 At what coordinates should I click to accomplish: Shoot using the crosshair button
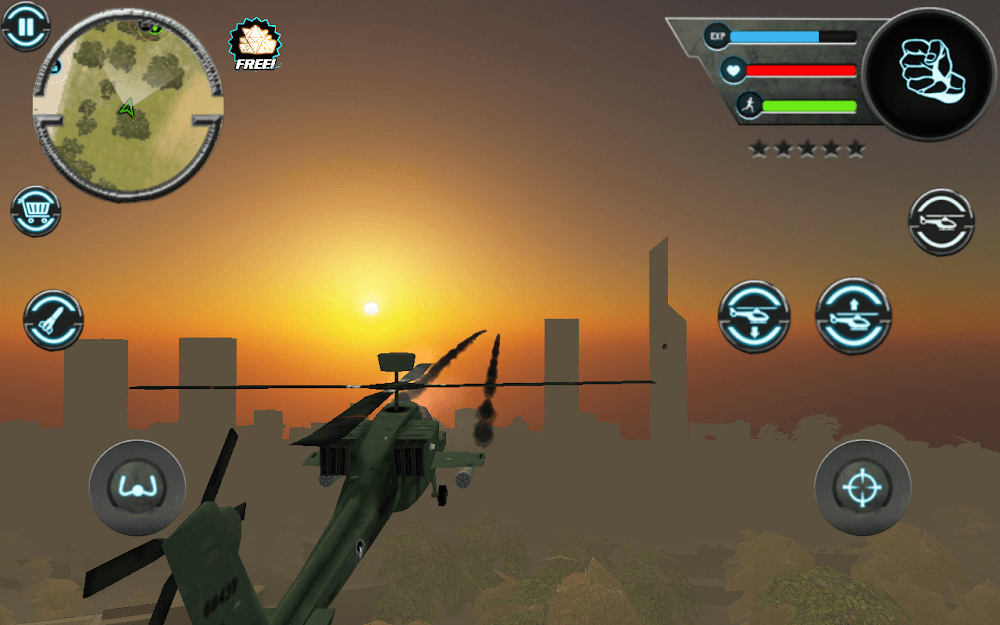coord(862,488)
